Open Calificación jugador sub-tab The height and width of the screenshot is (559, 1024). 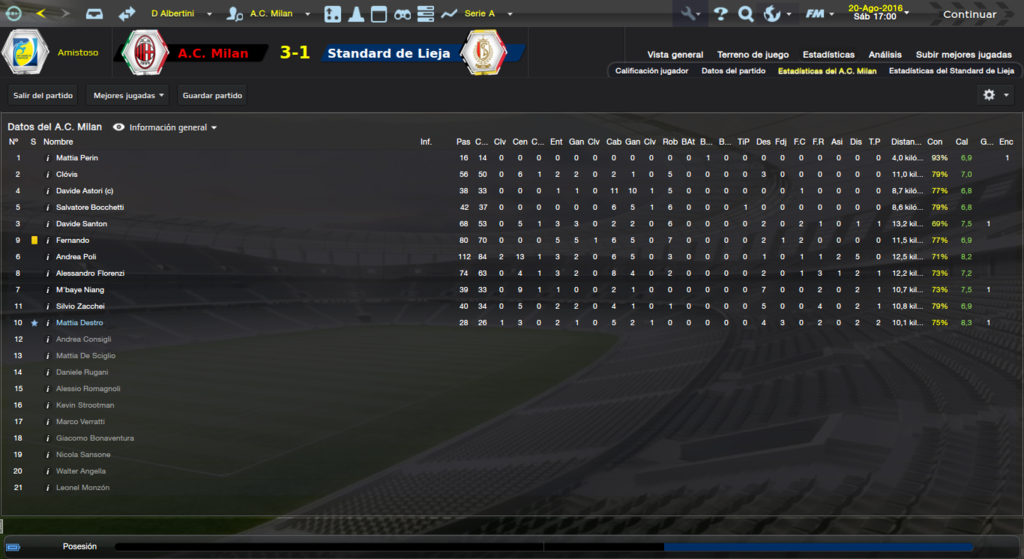pos(651,71)
